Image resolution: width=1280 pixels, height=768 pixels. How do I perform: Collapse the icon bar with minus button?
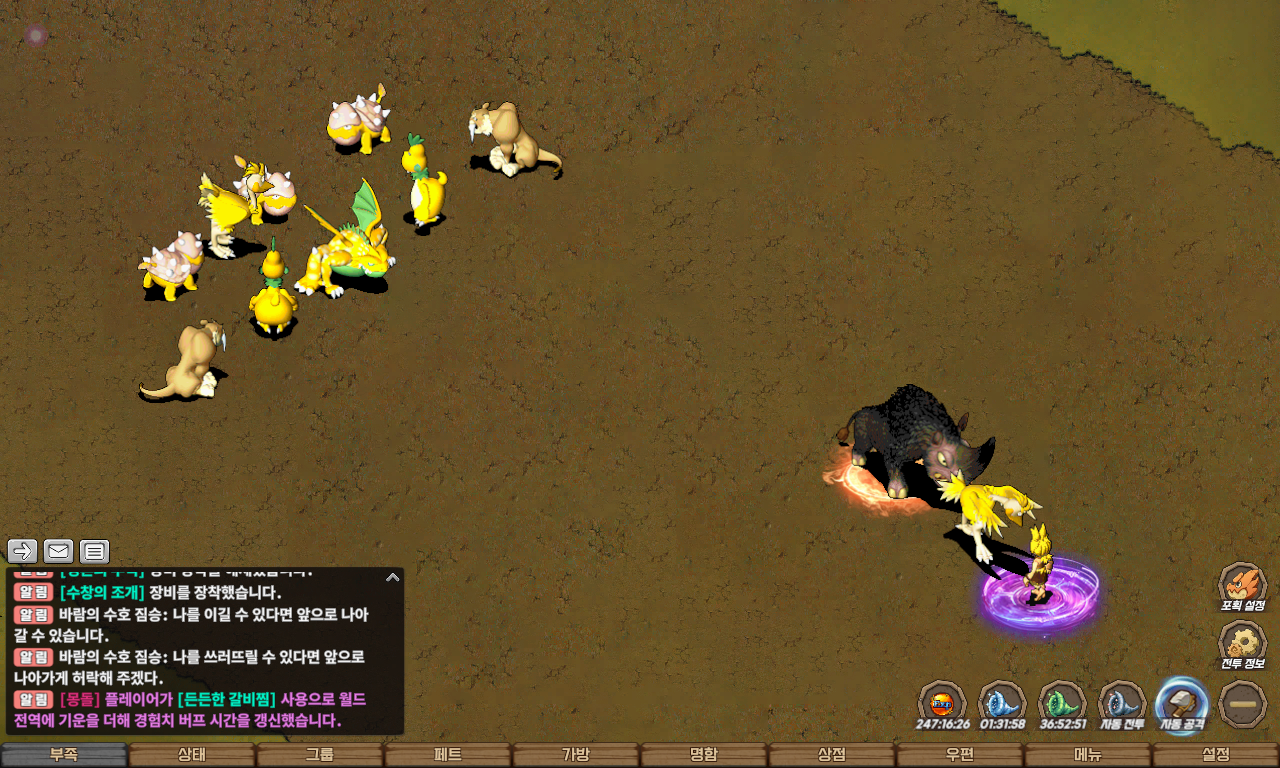tap(1243, 703)
